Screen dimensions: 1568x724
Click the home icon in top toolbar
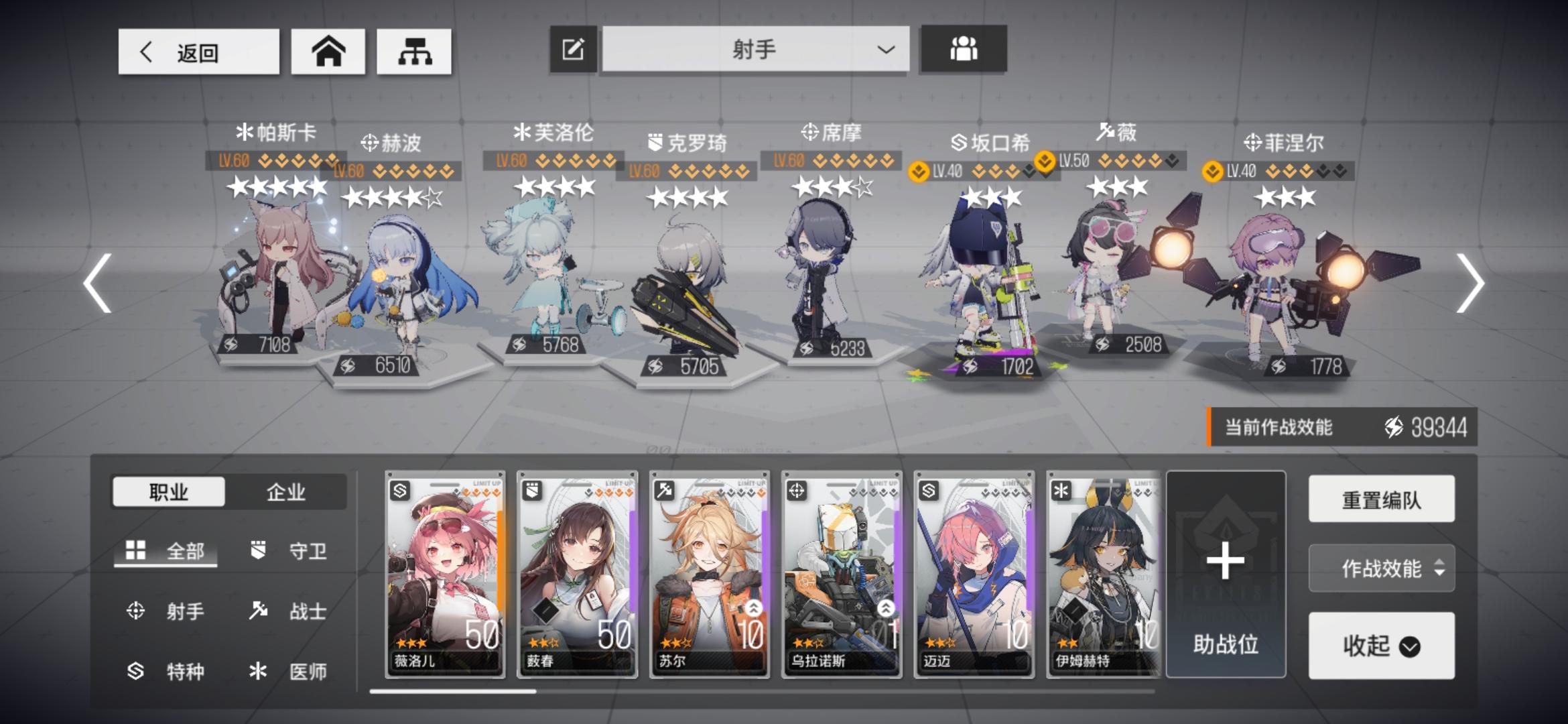(x=328, y=51)
